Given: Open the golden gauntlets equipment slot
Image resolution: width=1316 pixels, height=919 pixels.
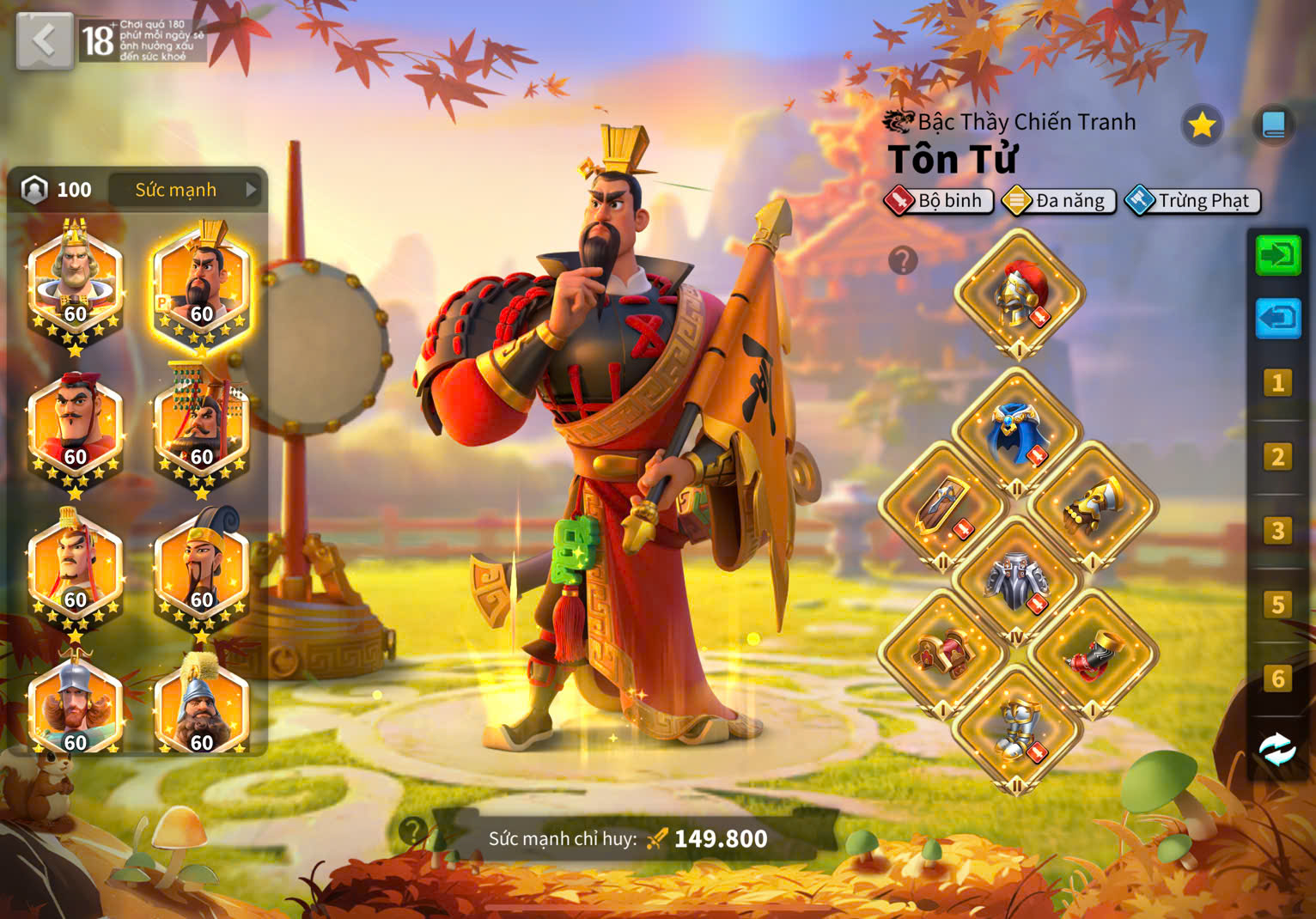Looking at the screenshot, I should [1093, 507].
